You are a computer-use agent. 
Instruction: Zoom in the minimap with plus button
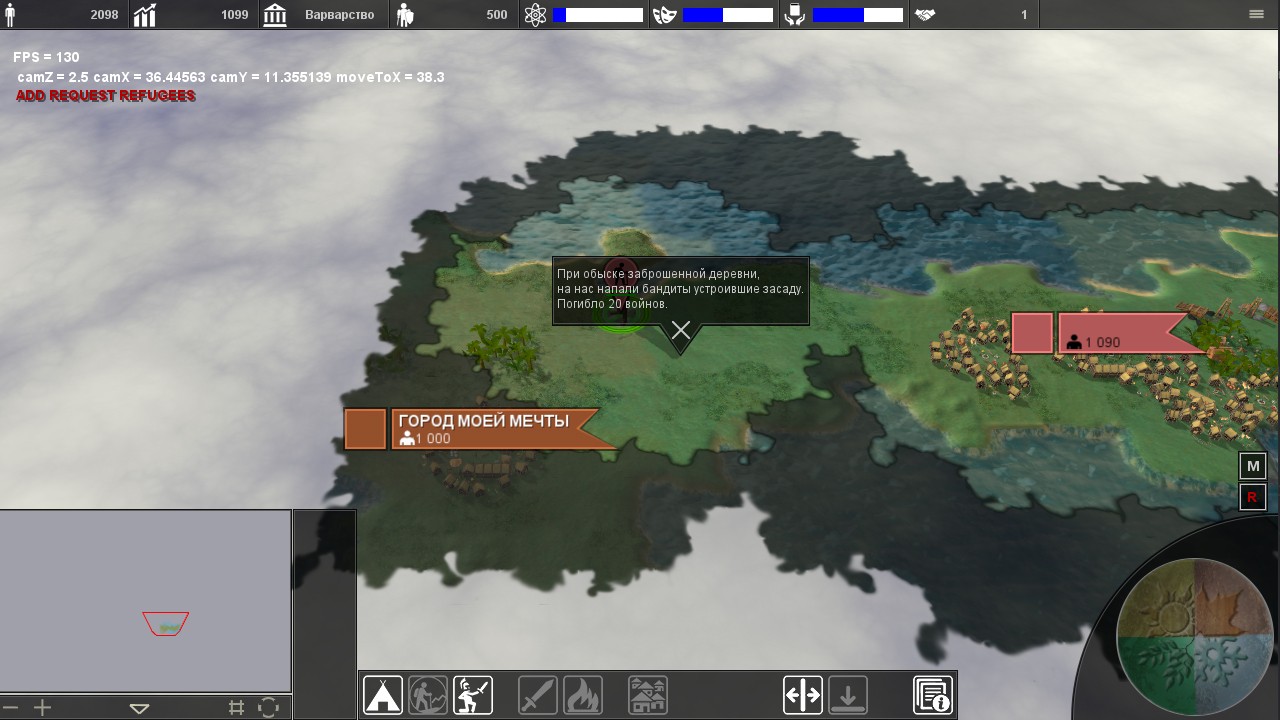(x=42, y=708)
